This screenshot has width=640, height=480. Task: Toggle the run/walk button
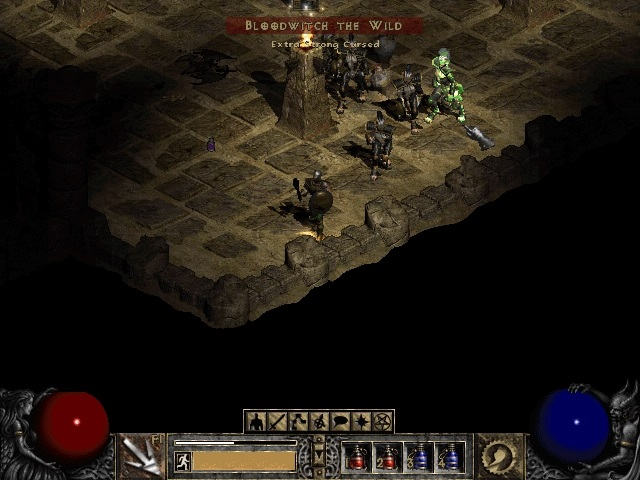pyautogui.click(x=183, y=461)
